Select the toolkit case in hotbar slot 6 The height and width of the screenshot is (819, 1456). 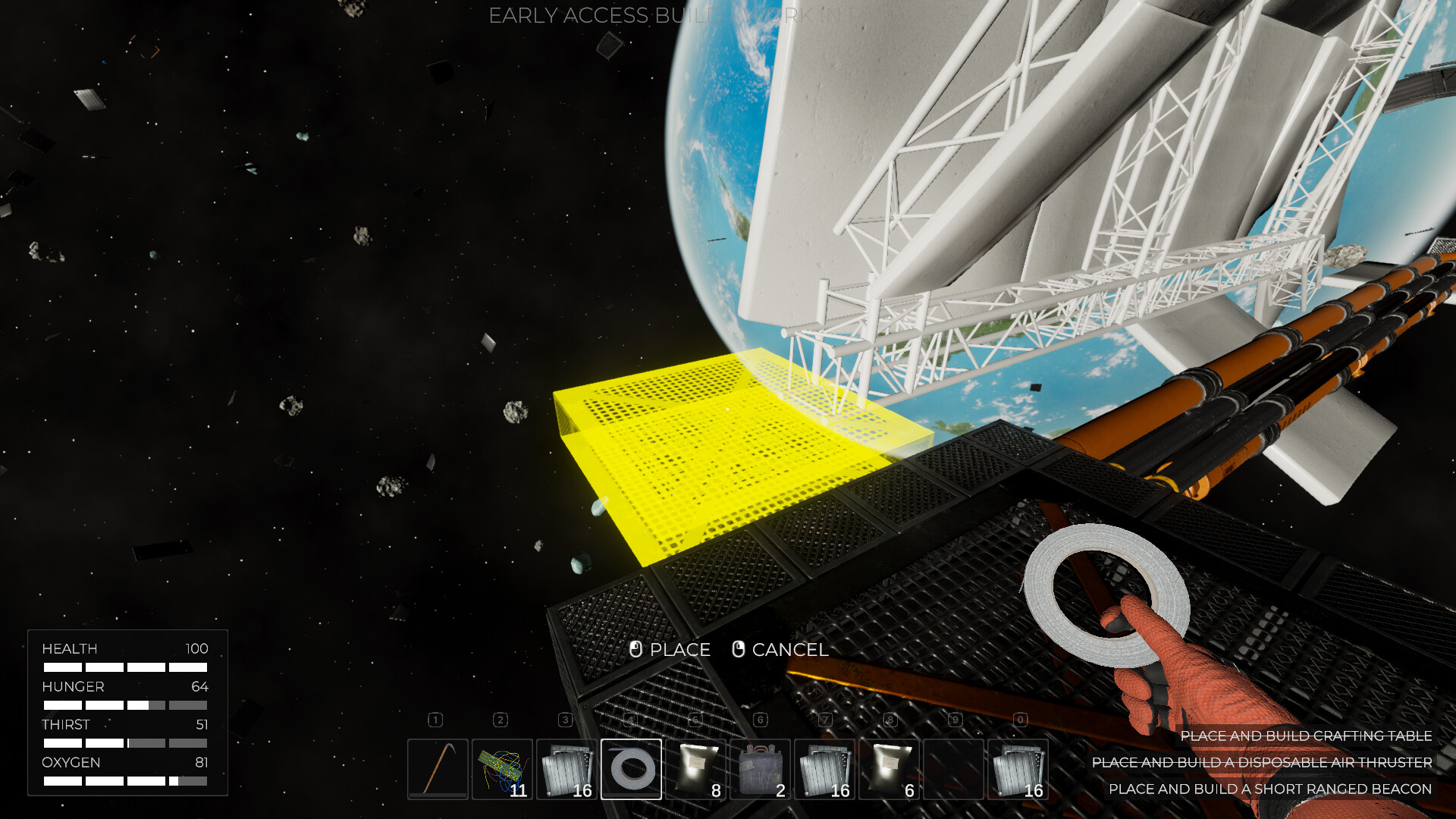(762, 769)
